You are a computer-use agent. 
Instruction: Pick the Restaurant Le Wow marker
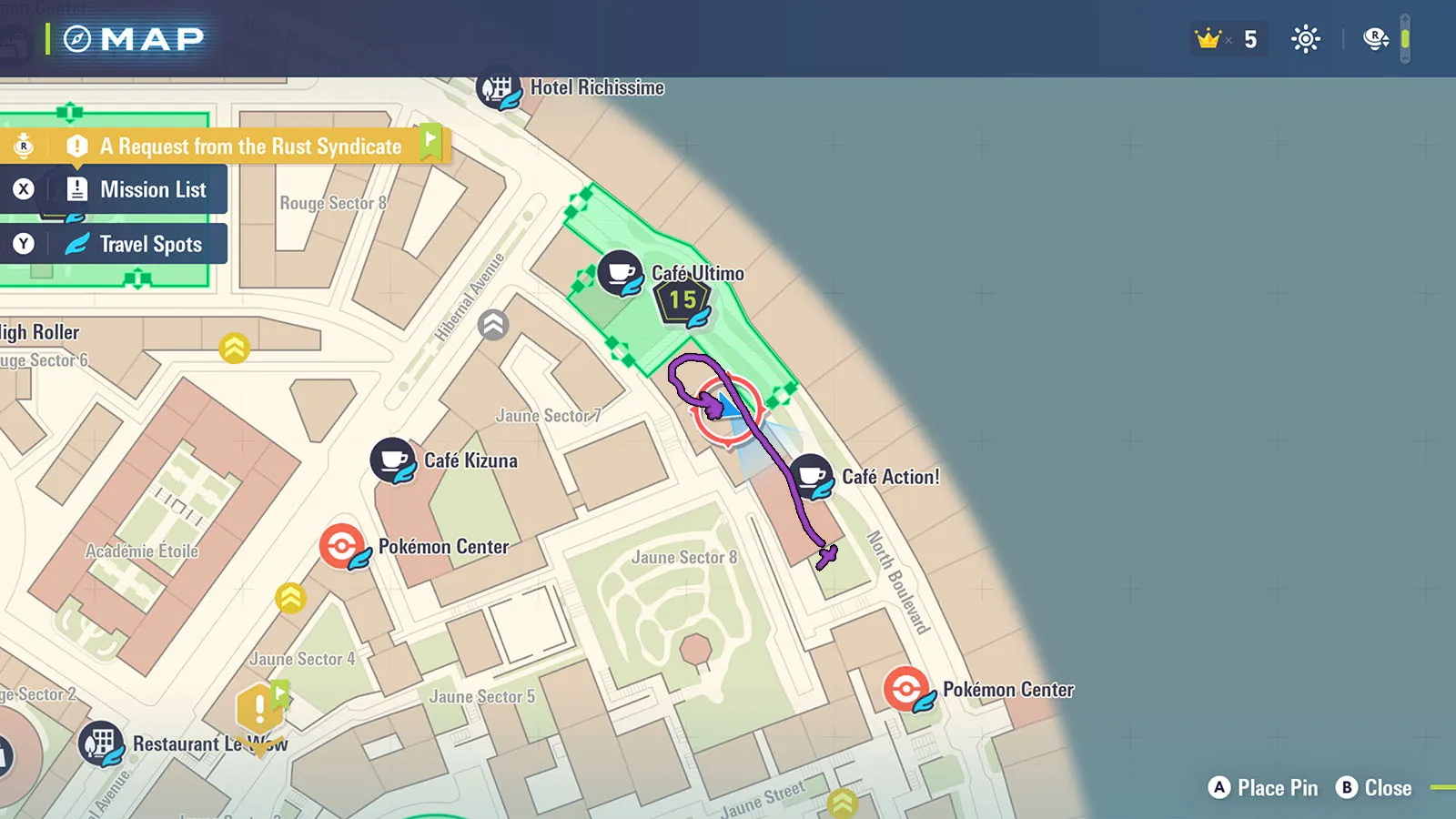[x=101, y=744]
